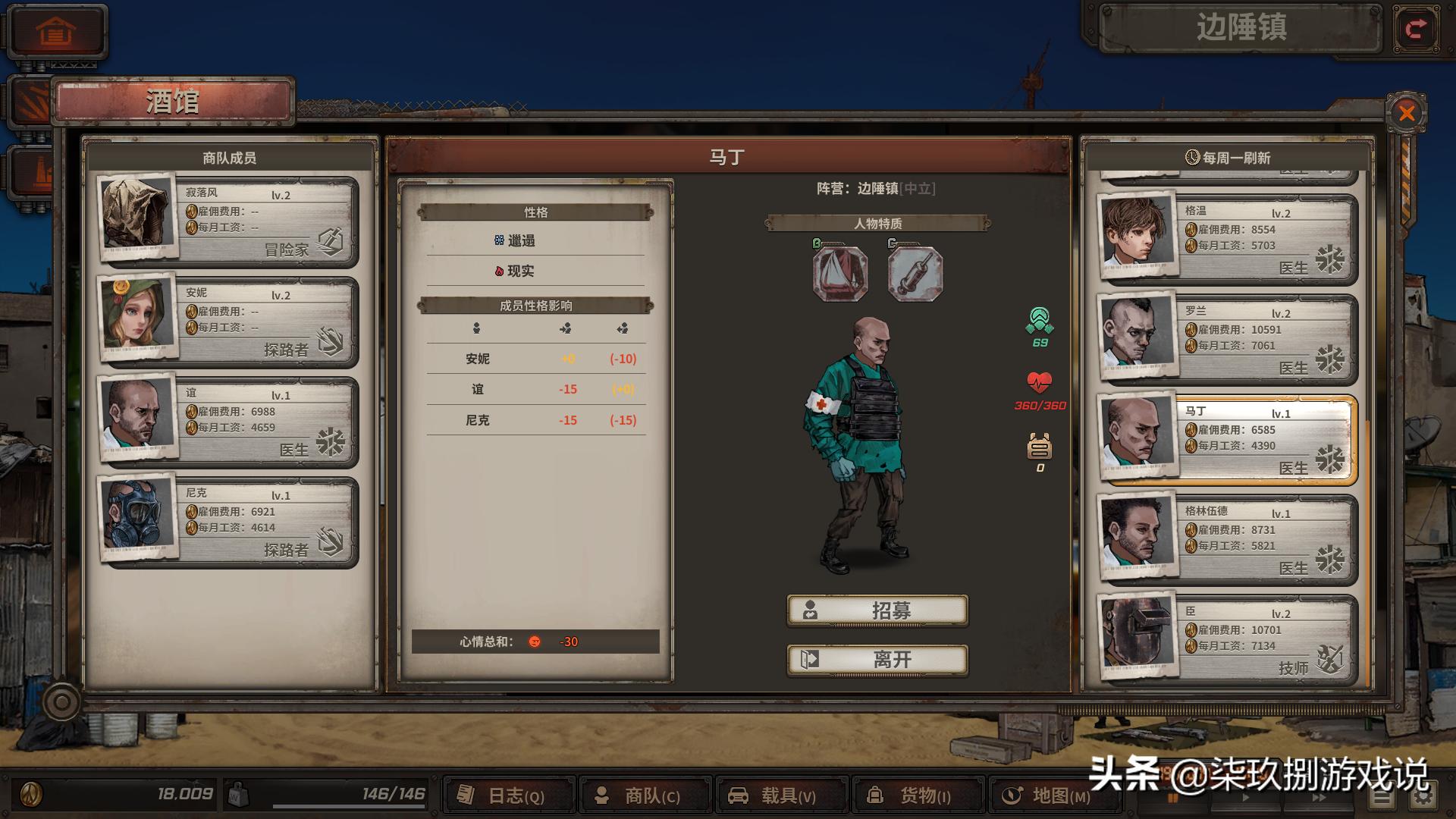This screenshot has height=819, width=1456.
Task: Recruit Martin with the 招募 button
Action: tap(877, 610)
